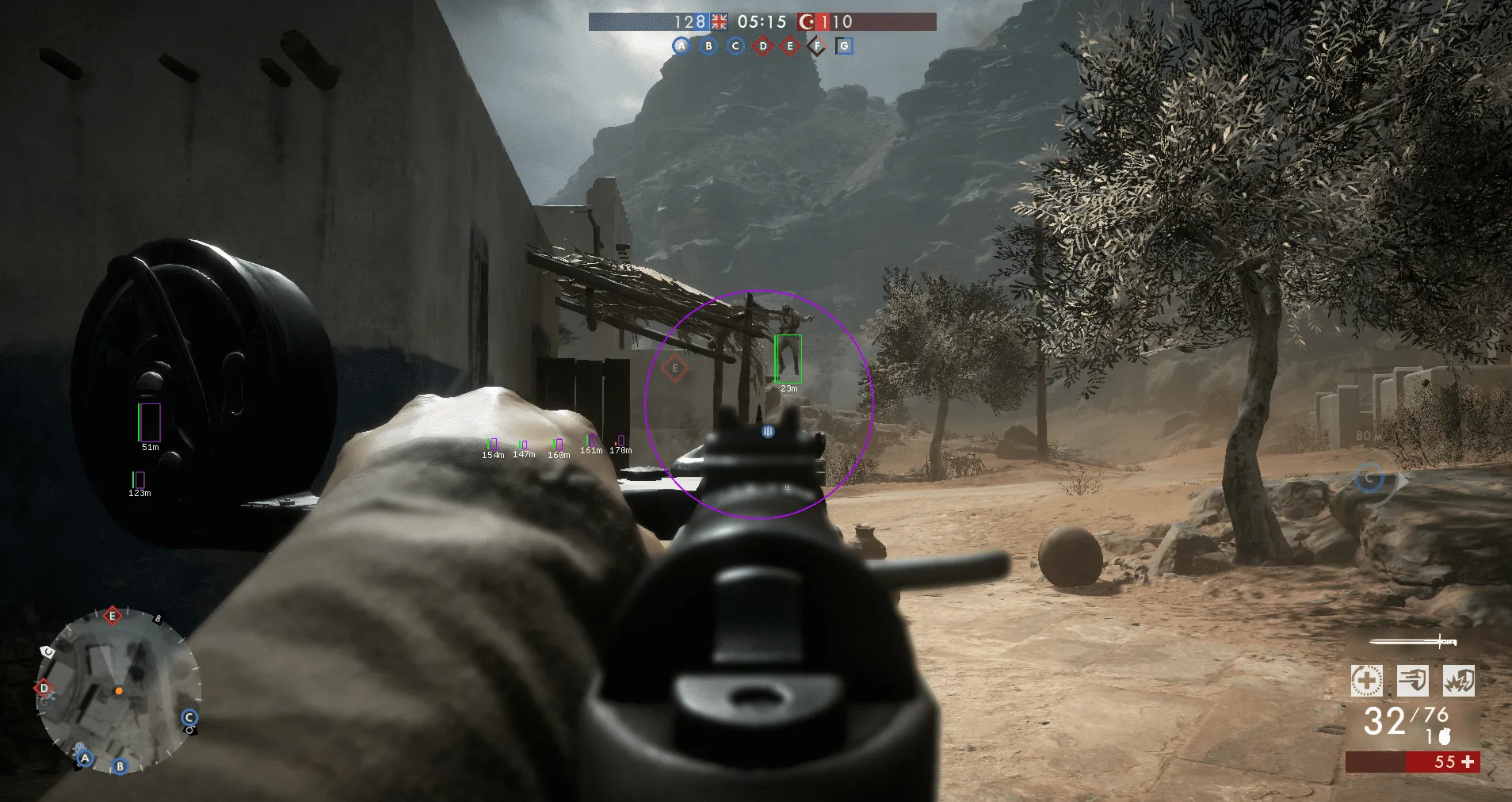
Task: Click the grenade icon beside the ammo counter
Action: [x=1445, y=735]
